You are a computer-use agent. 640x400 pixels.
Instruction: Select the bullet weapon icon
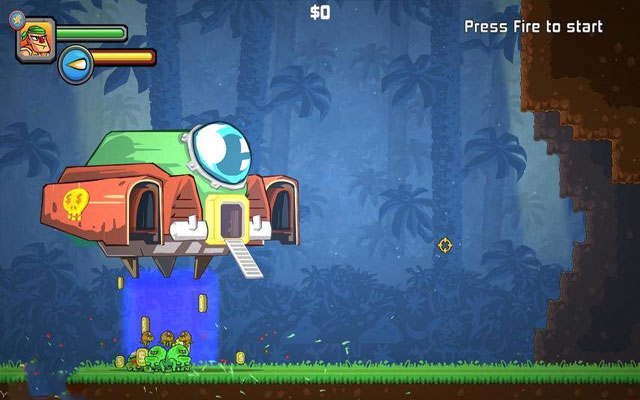pos(74,65)
